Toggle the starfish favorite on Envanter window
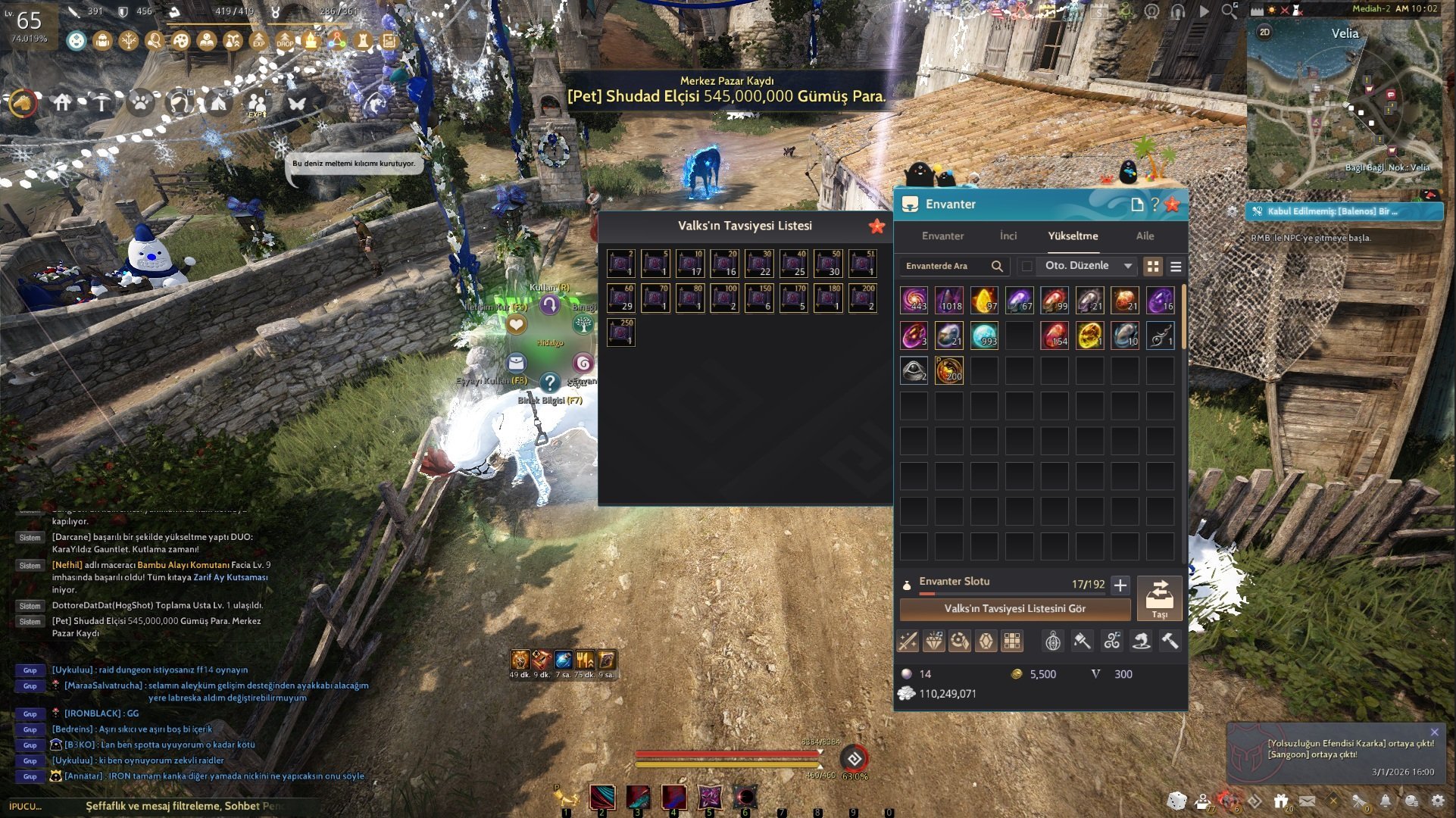 click(x=1173, y=203)
